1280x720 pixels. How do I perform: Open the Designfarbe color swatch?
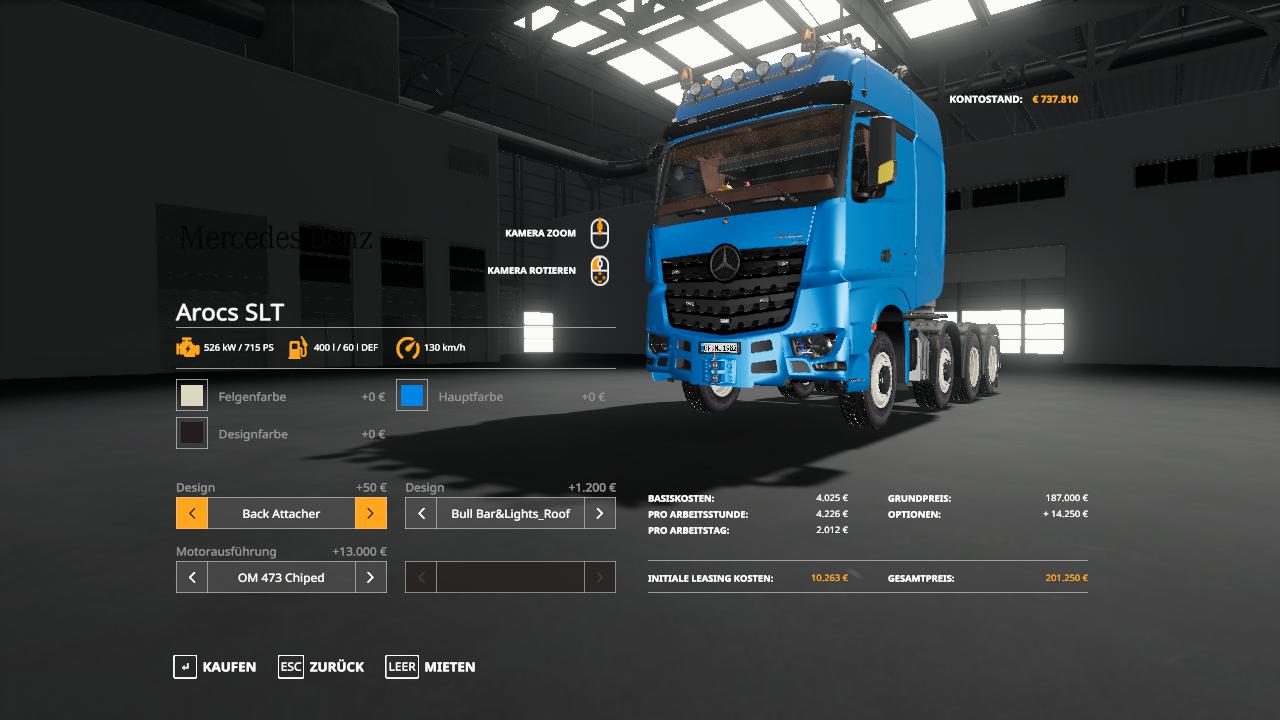point(192,433)
